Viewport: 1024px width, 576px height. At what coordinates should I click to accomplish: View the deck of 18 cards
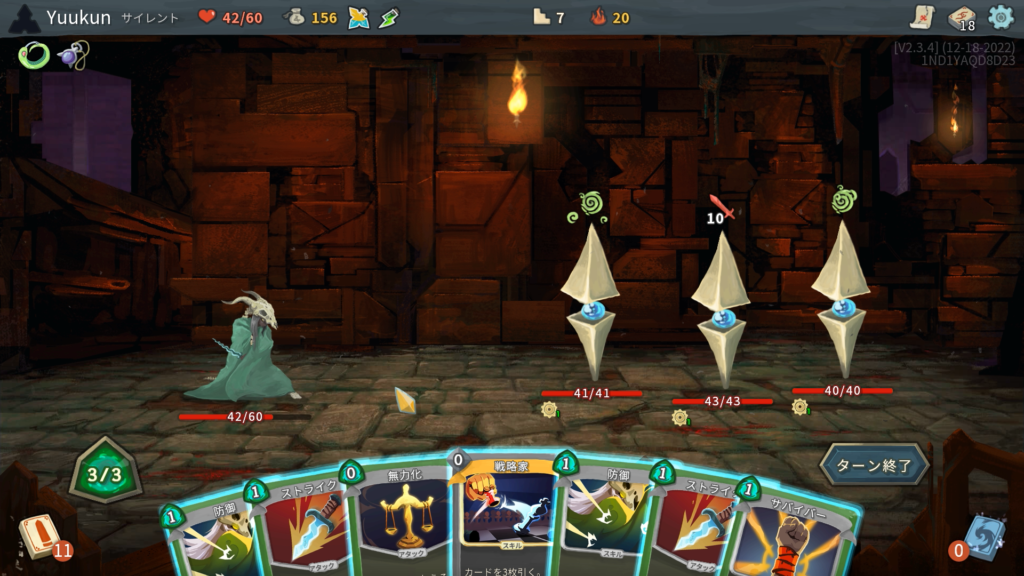pyautogui.click(x=961, y=18)
